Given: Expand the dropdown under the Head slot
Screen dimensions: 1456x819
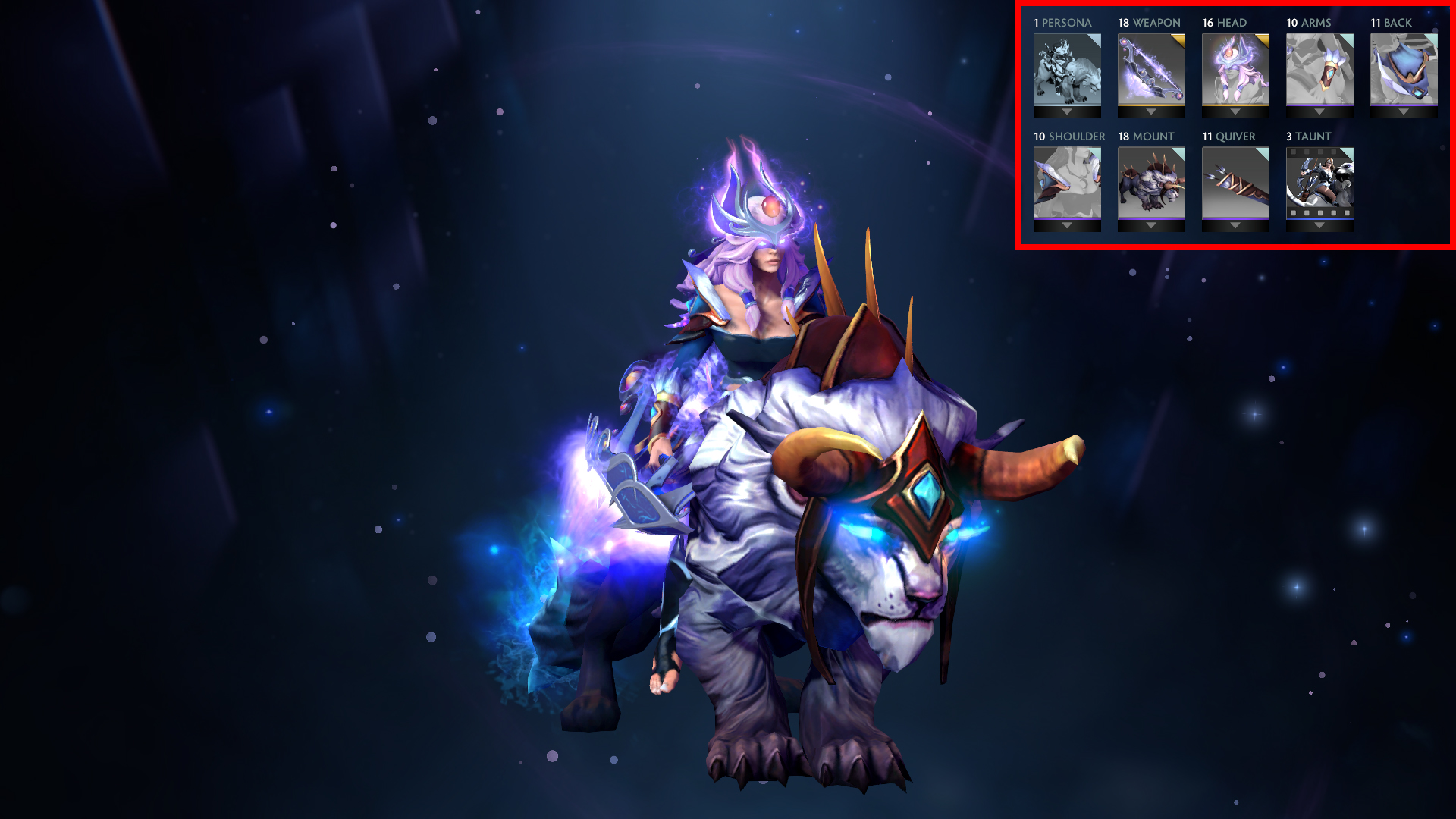Looking at the screenshot, I should (x=1235, y=111).
